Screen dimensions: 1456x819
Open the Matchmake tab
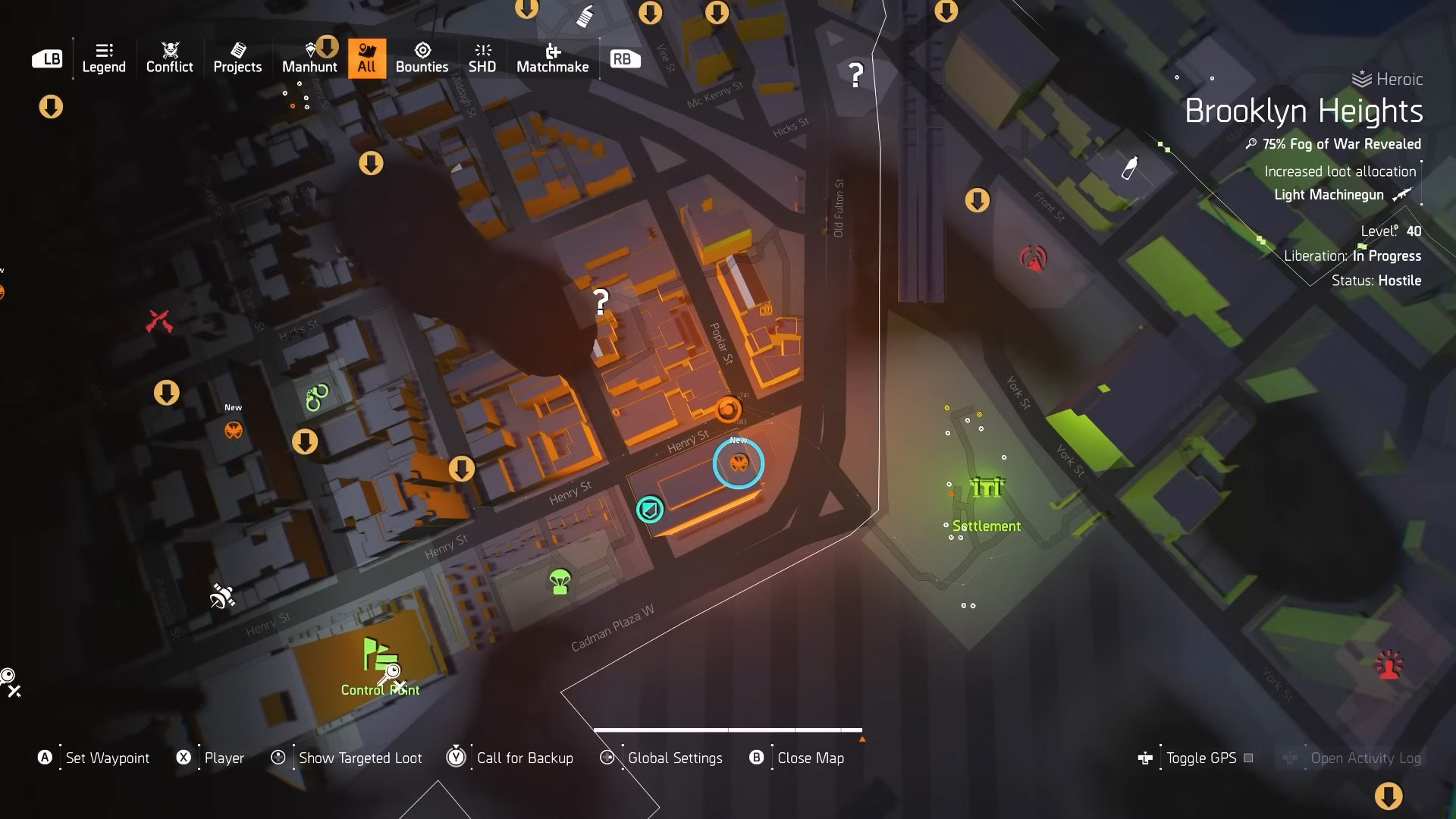(552, 58)
